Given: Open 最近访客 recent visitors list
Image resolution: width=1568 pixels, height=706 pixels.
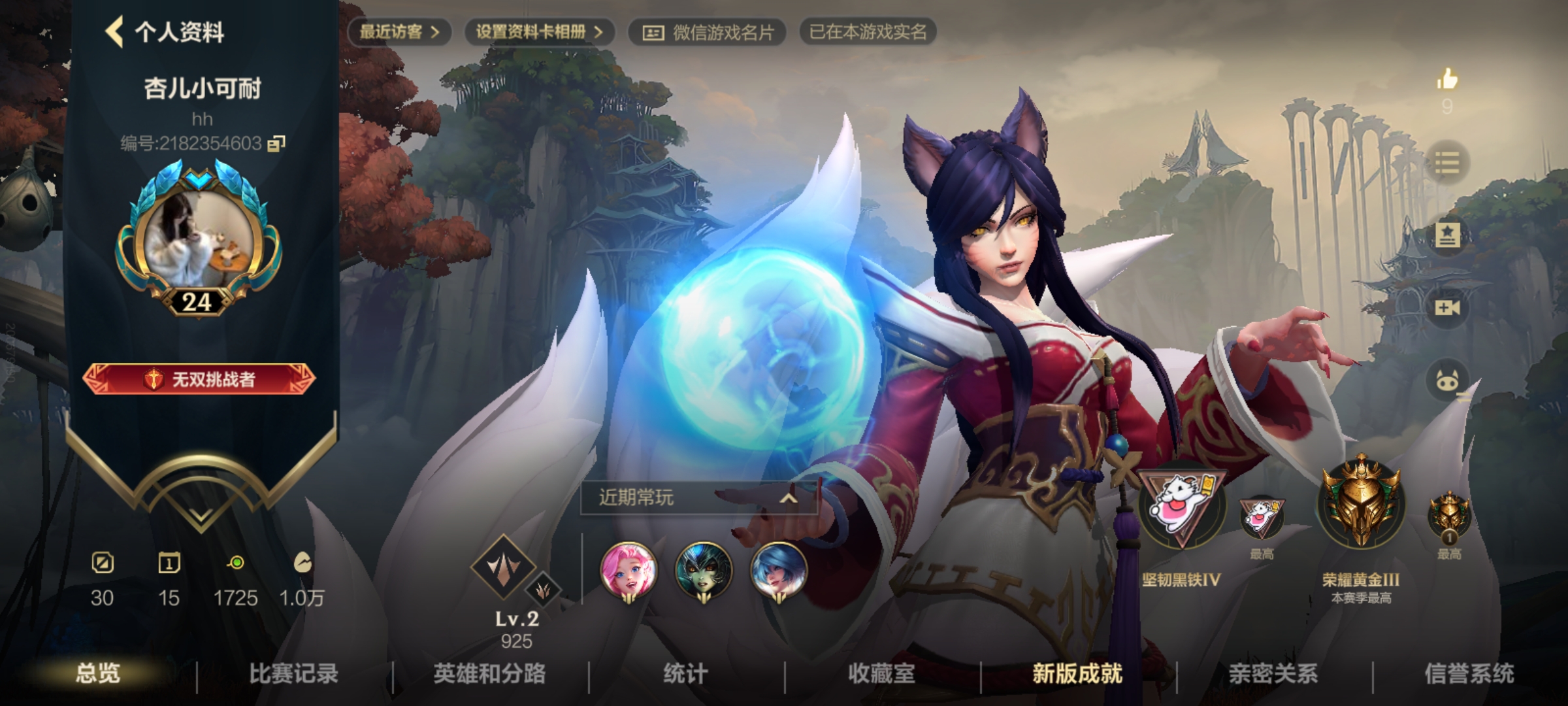Looking at the screenshot, I should (x=399, y=32).
